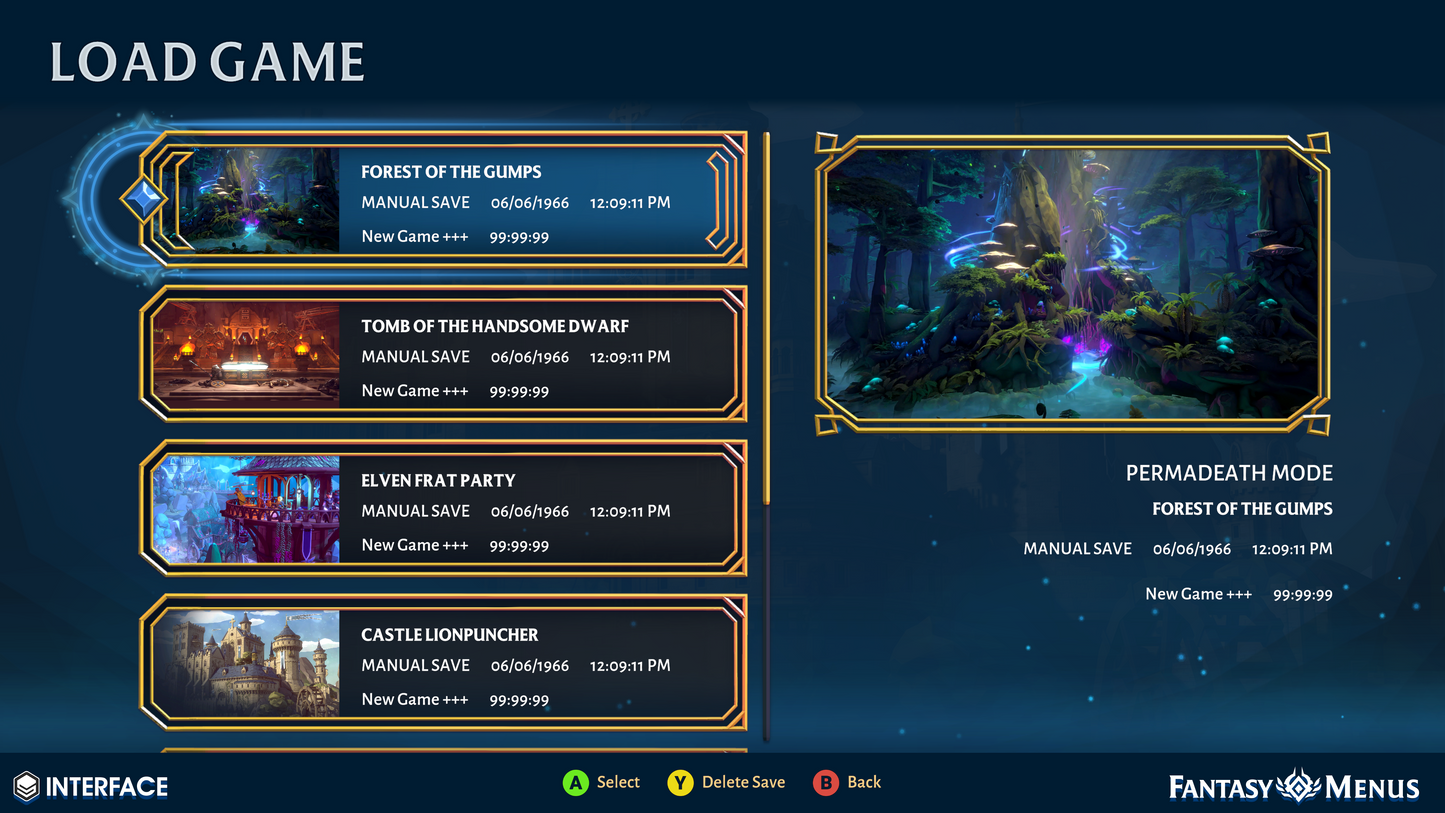Click the Delete Save option

click(727, 782)
